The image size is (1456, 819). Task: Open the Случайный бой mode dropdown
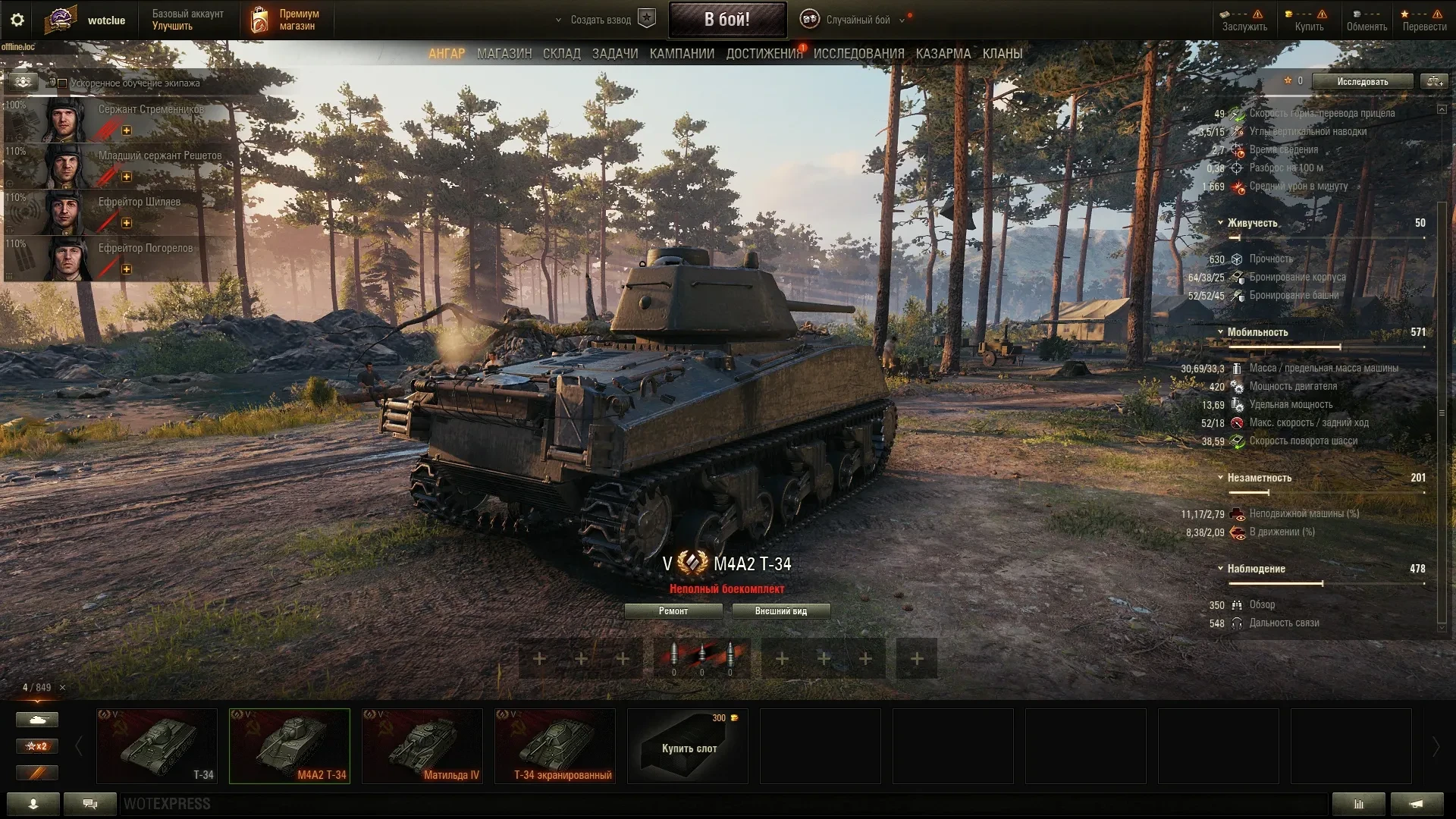pos(857,20)
